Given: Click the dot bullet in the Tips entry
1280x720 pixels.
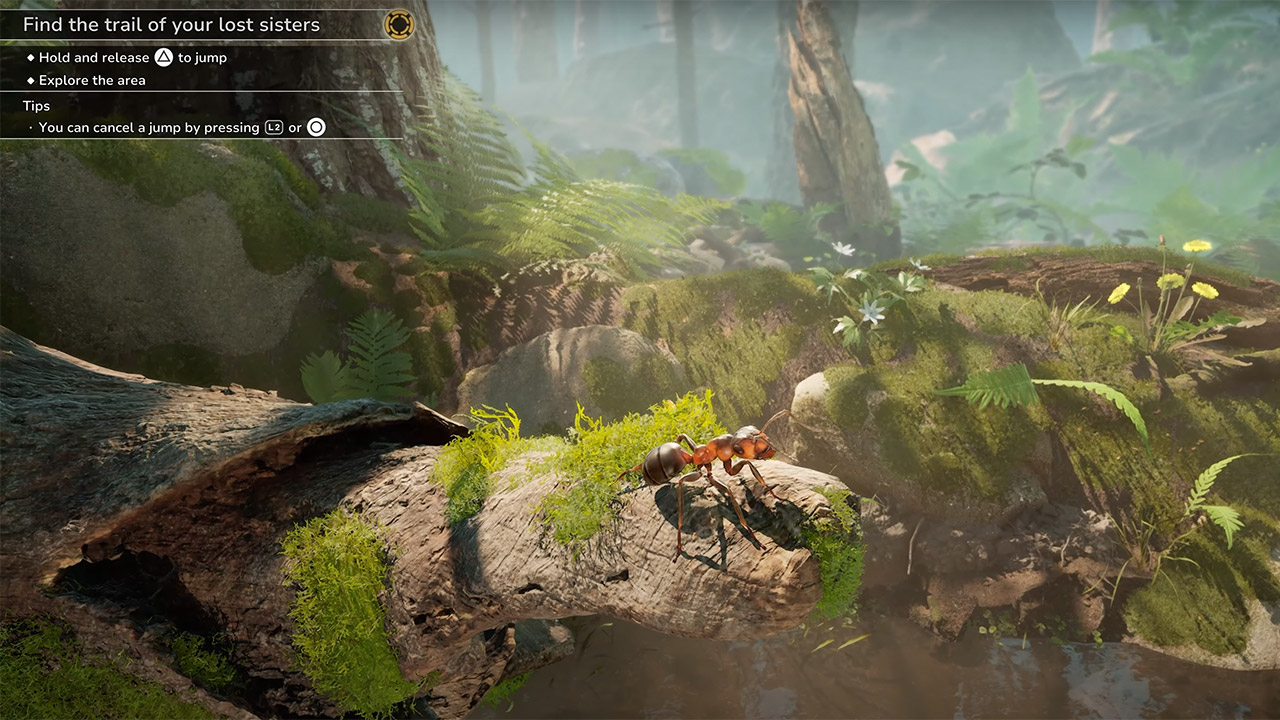Looking at the screenshot, I should pyautogui.click(x=28, y=128).
